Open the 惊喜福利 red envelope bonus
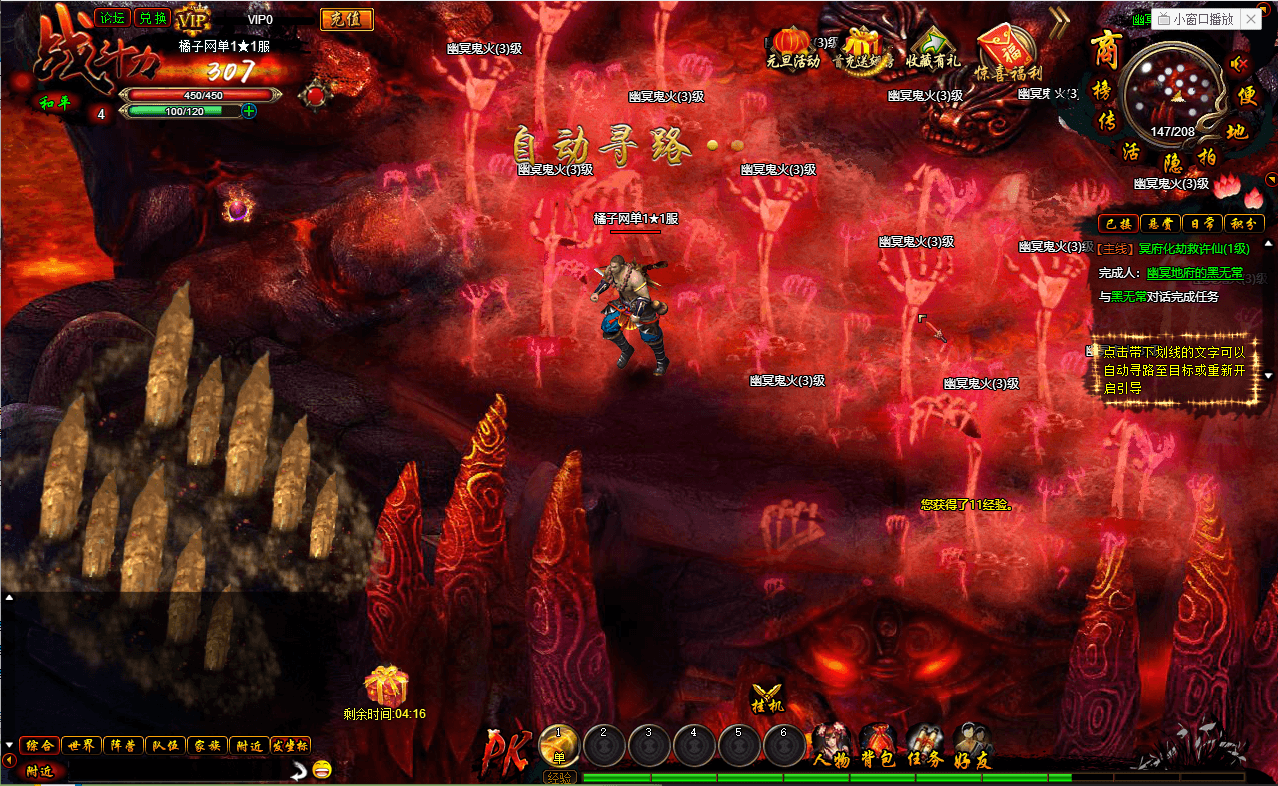 (x=1008, y=48)
